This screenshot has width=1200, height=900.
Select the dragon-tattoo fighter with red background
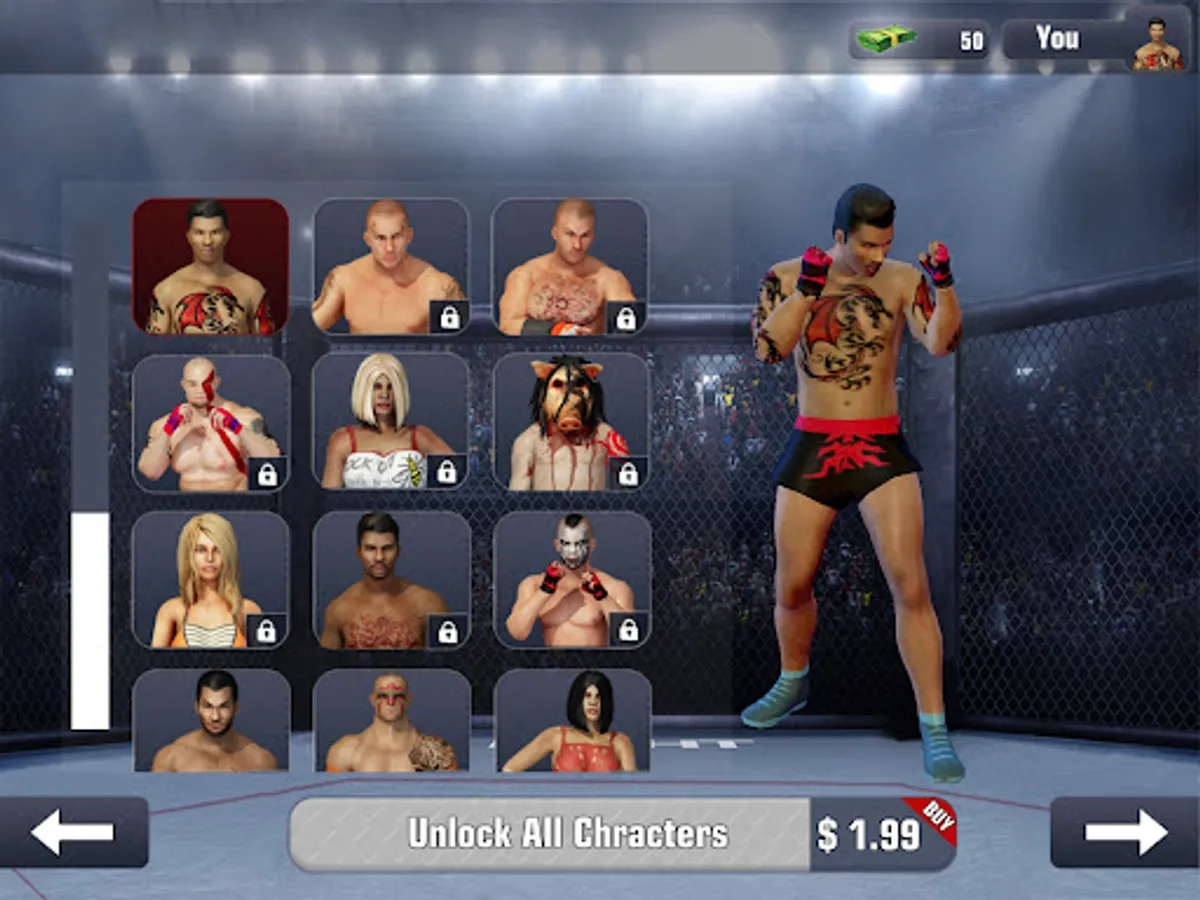point(211,266)
